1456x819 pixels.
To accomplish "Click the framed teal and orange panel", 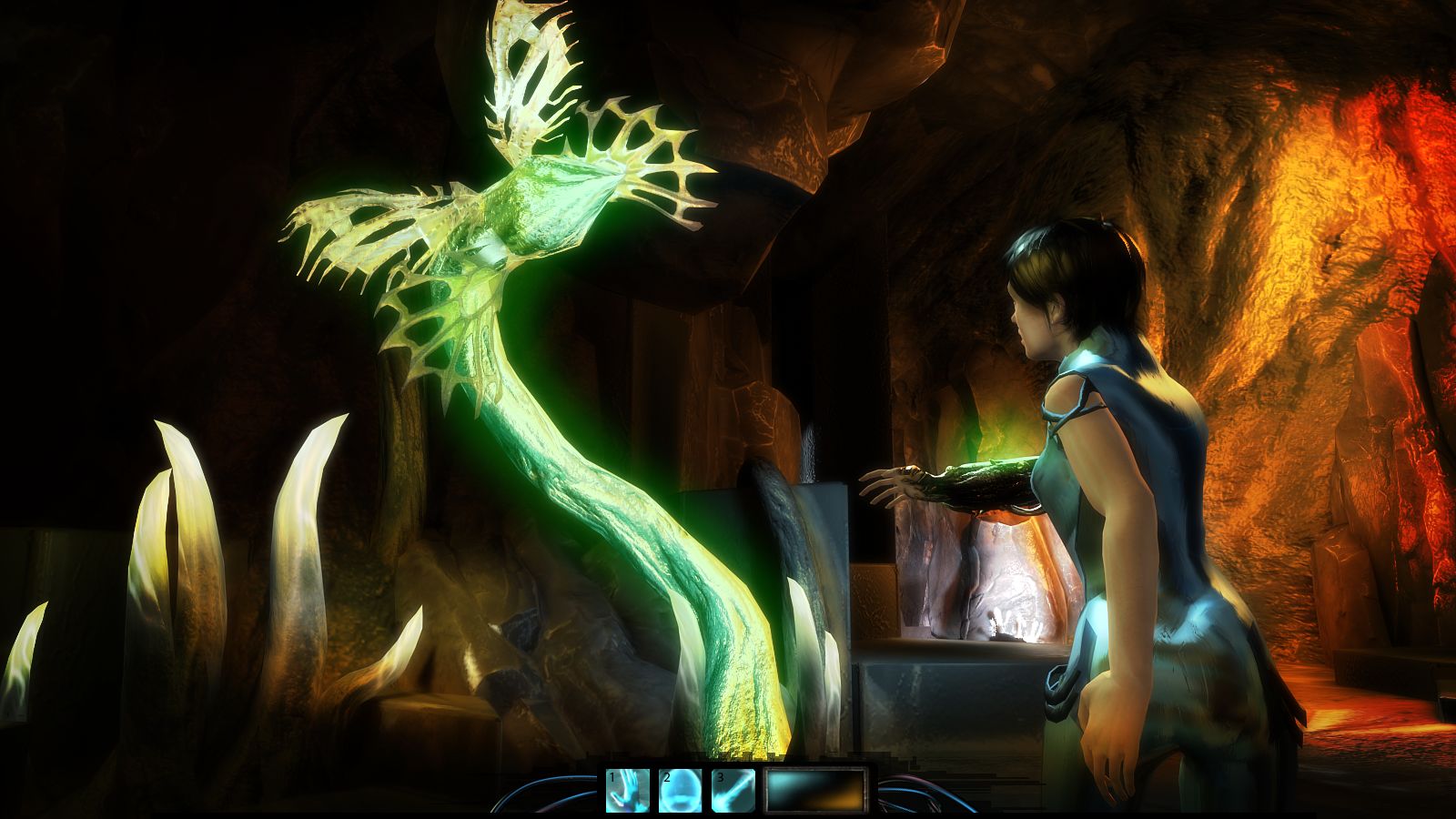I will pyautogui.click(x=816, y=790).
